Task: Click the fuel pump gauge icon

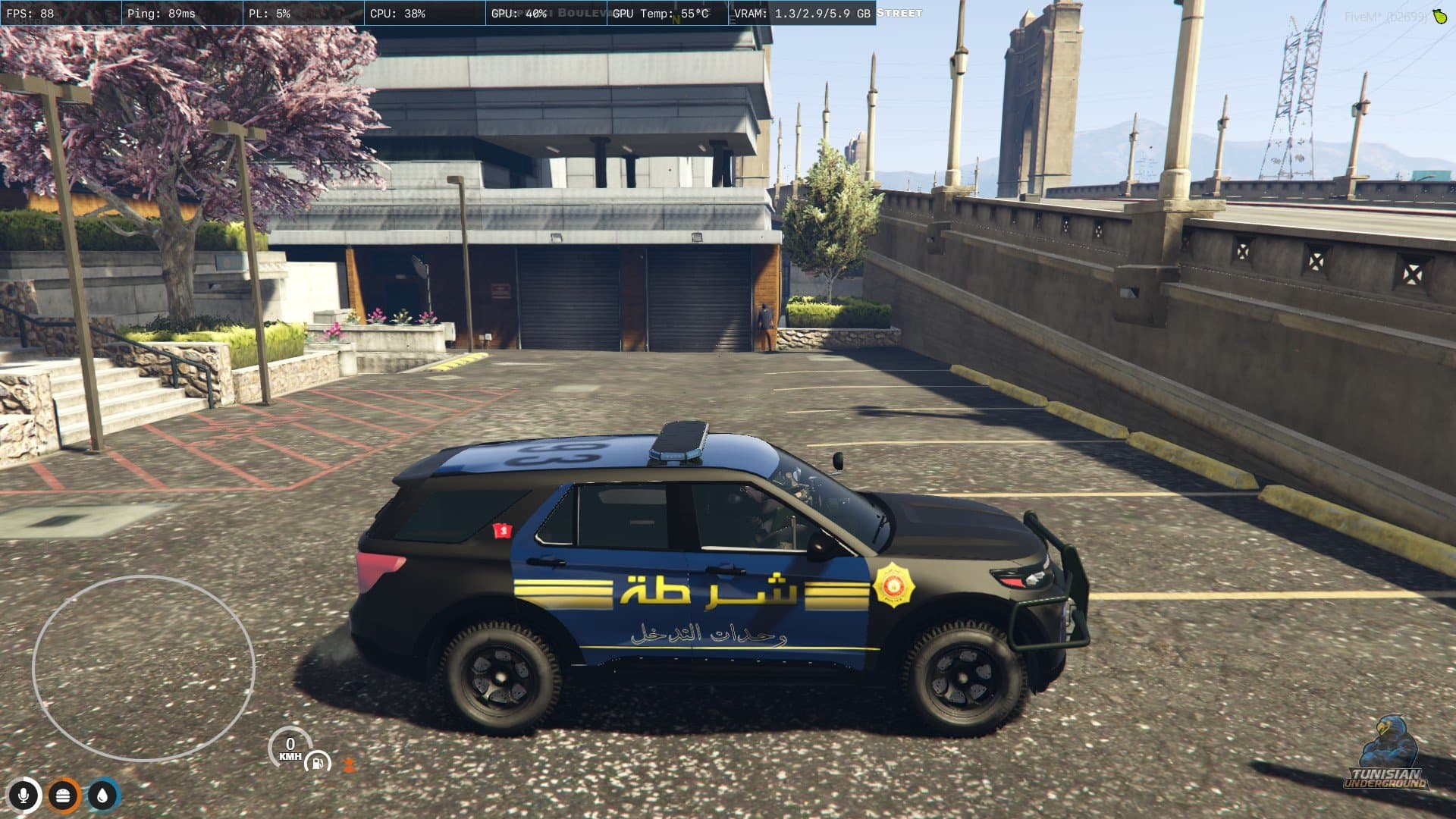Action: tap(318, 762)
